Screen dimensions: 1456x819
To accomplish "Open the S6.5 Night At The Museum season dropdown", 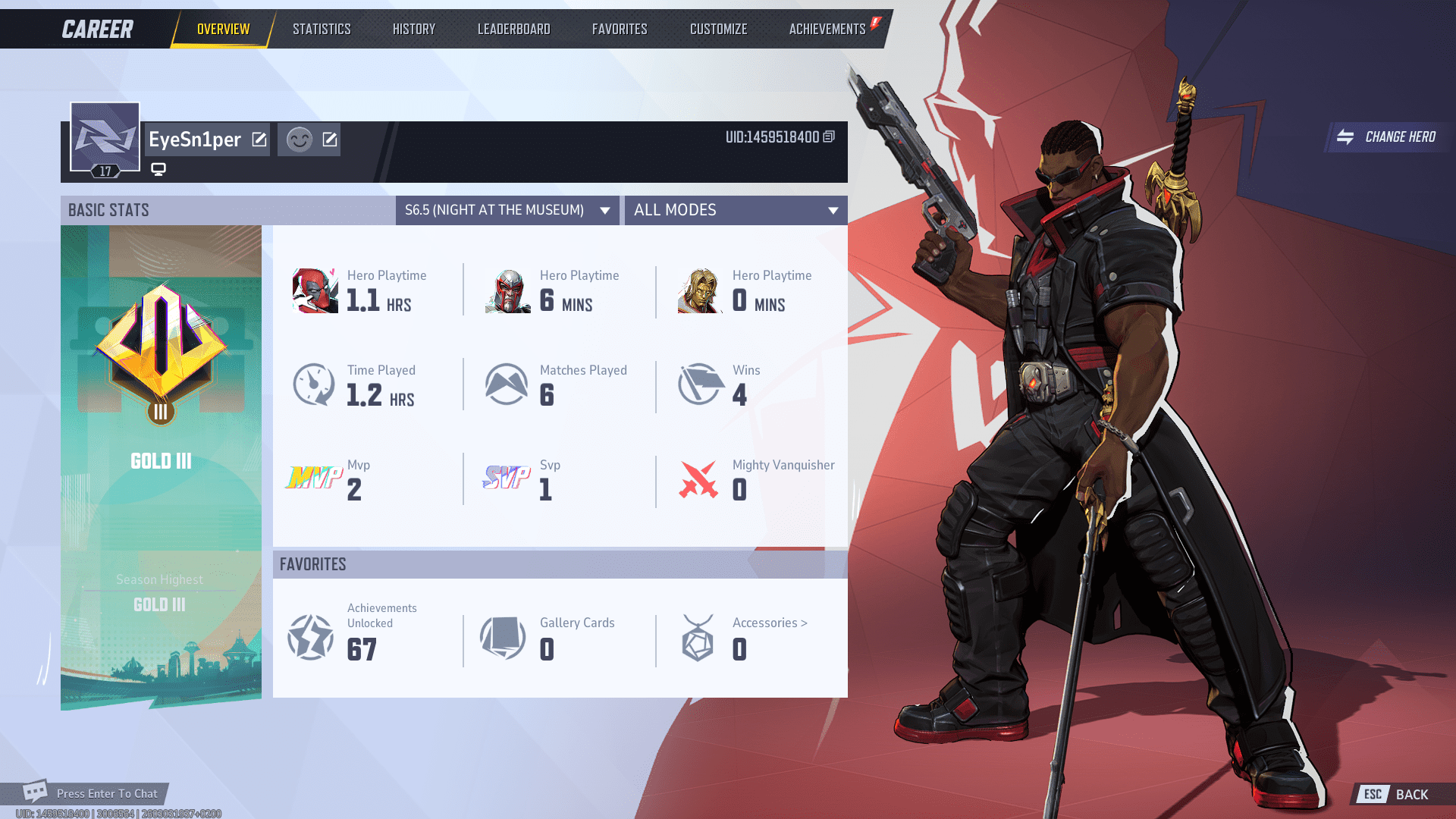I will [x=507, y=210].
